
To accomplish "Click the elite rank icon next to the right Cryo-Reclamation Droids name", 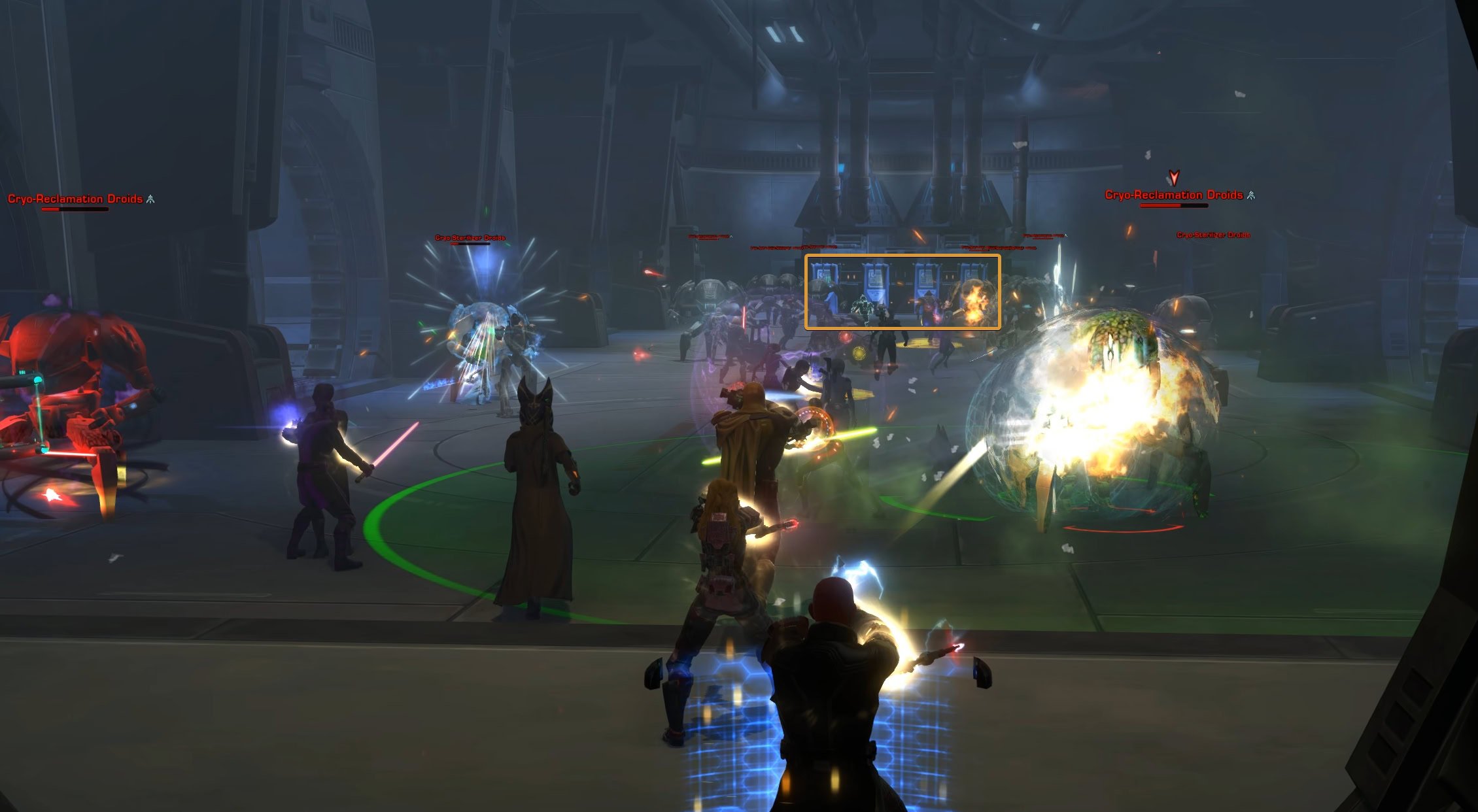I will pyautogui.click(x=1250, y=194).
